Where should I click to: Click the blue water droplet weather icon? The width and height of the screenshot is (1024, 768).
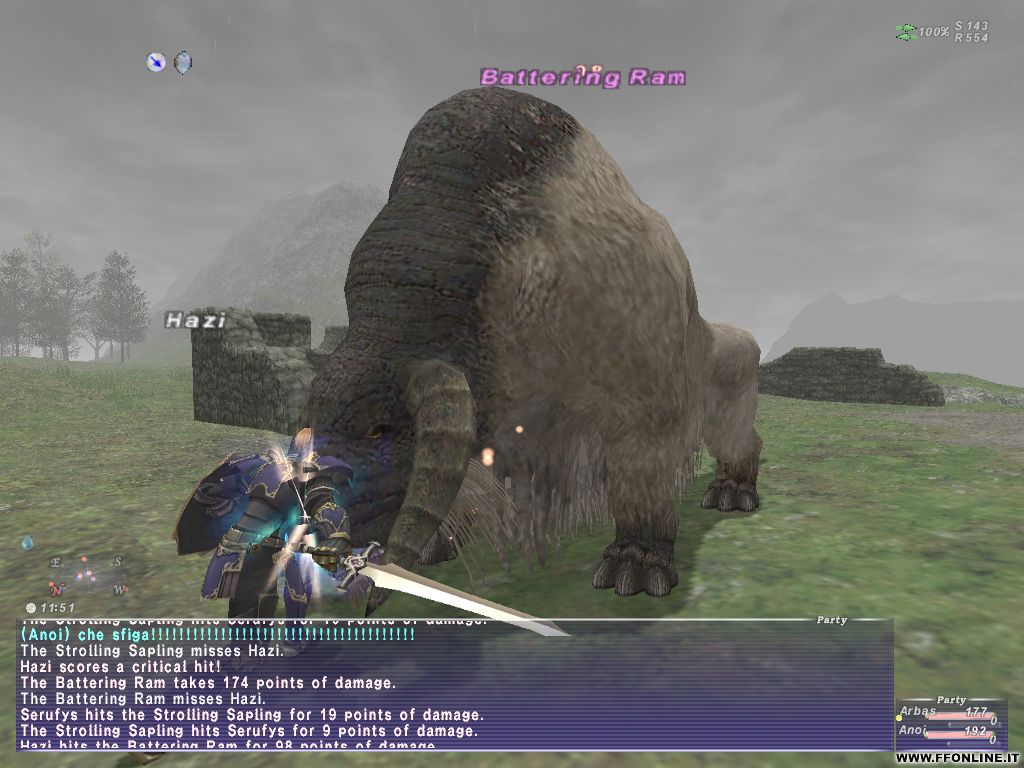point(27,543)
